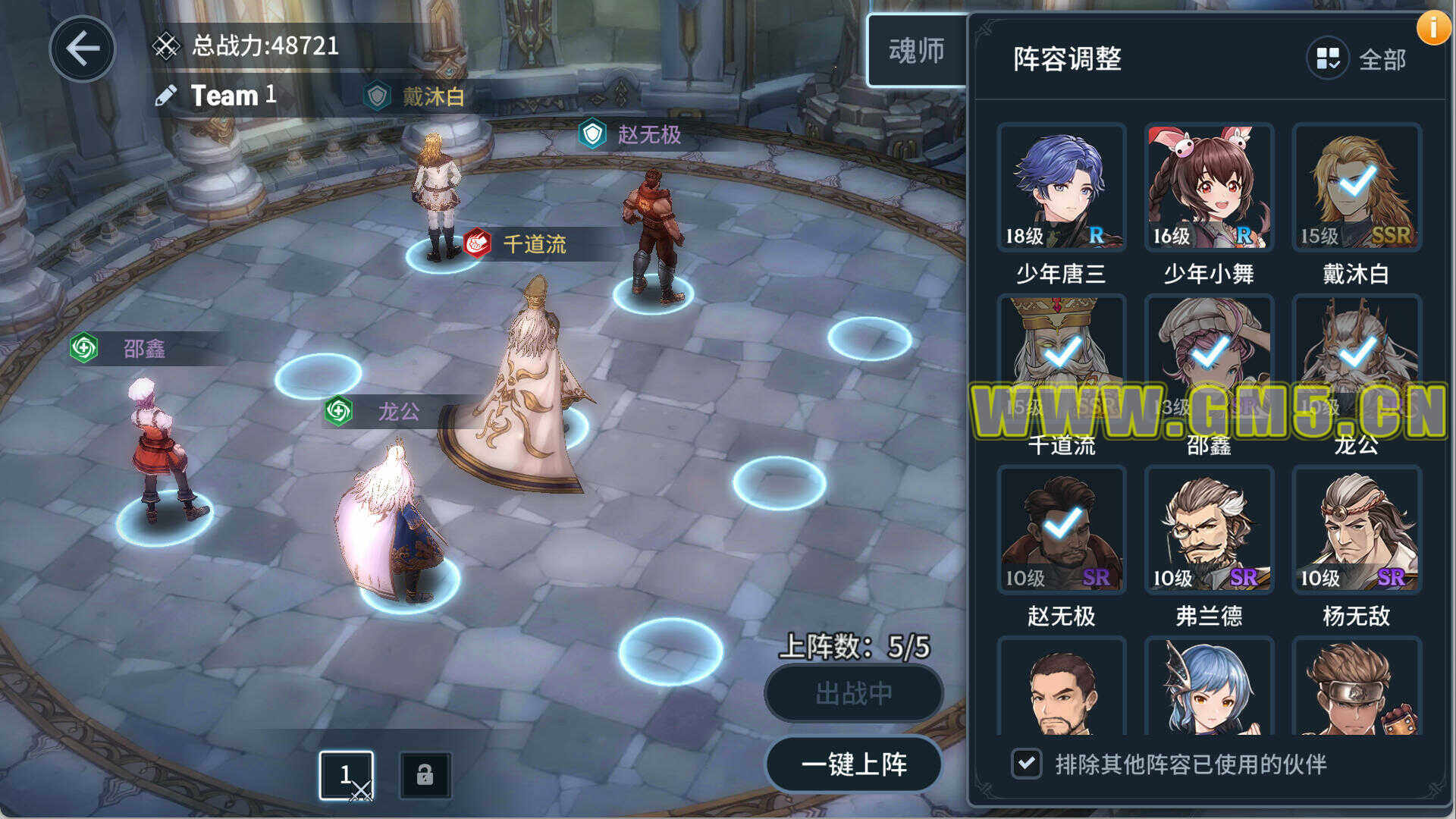
Task: Toggle the 邵鑫 portrait card
Action: click(1209, 359)
